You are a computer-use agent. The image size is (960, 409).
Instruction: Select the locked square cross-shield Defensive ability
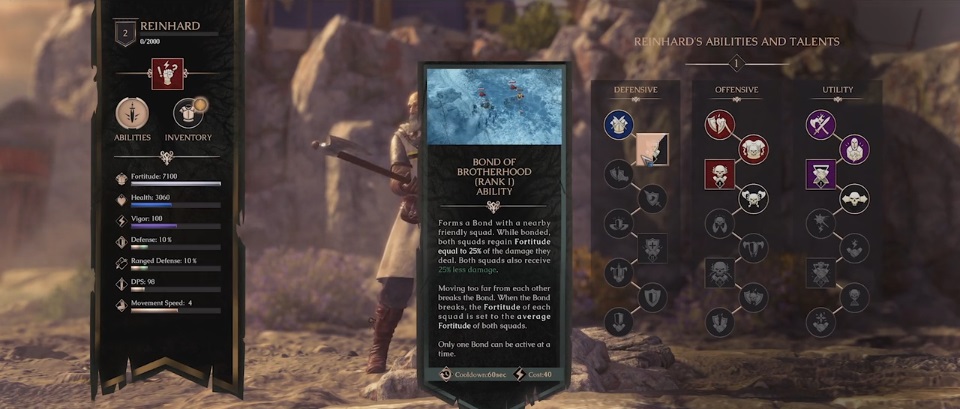[652, 247]
